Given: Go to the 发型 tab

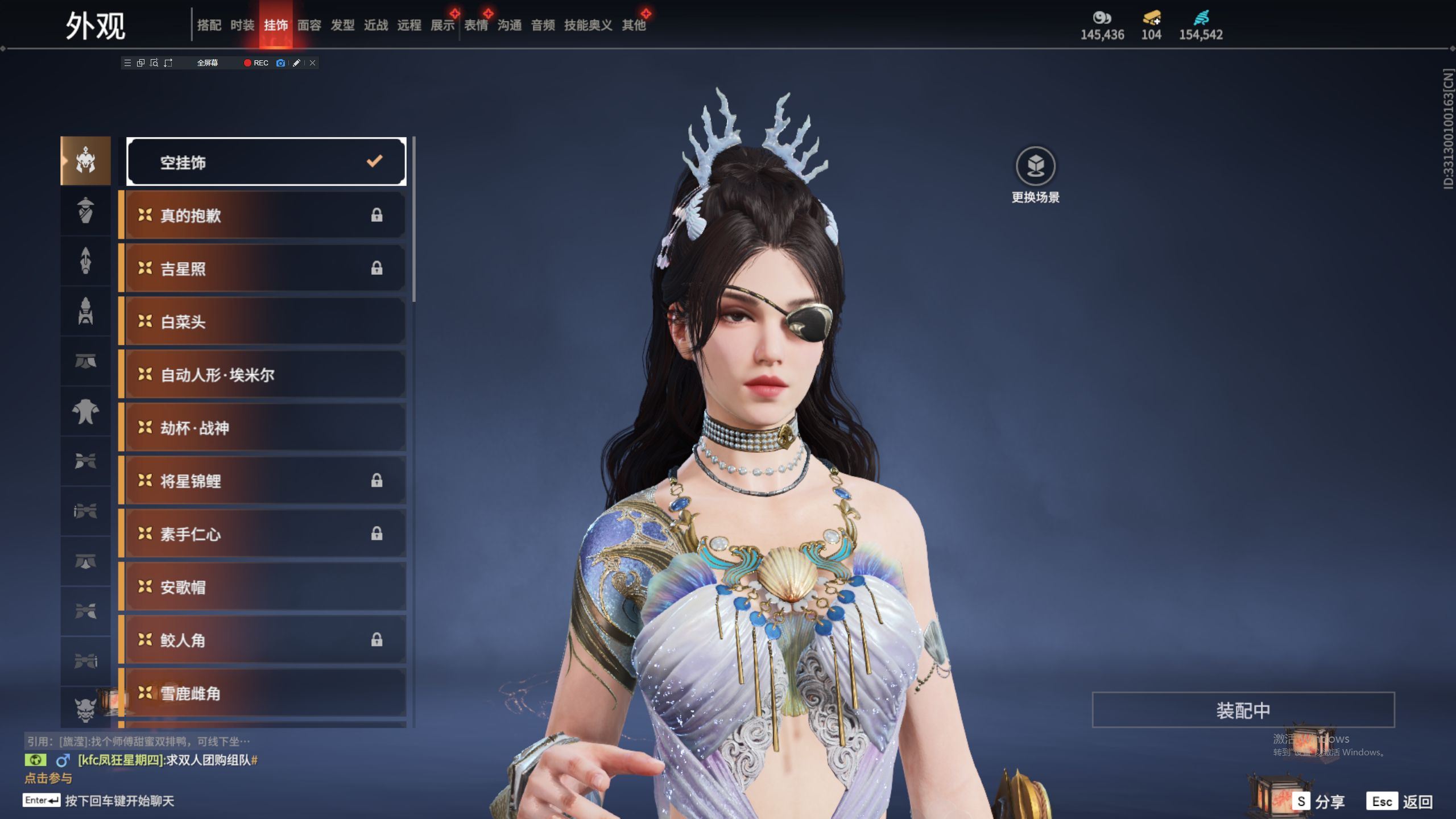Looking at the screenshot, I should click(x=342, y=25).
